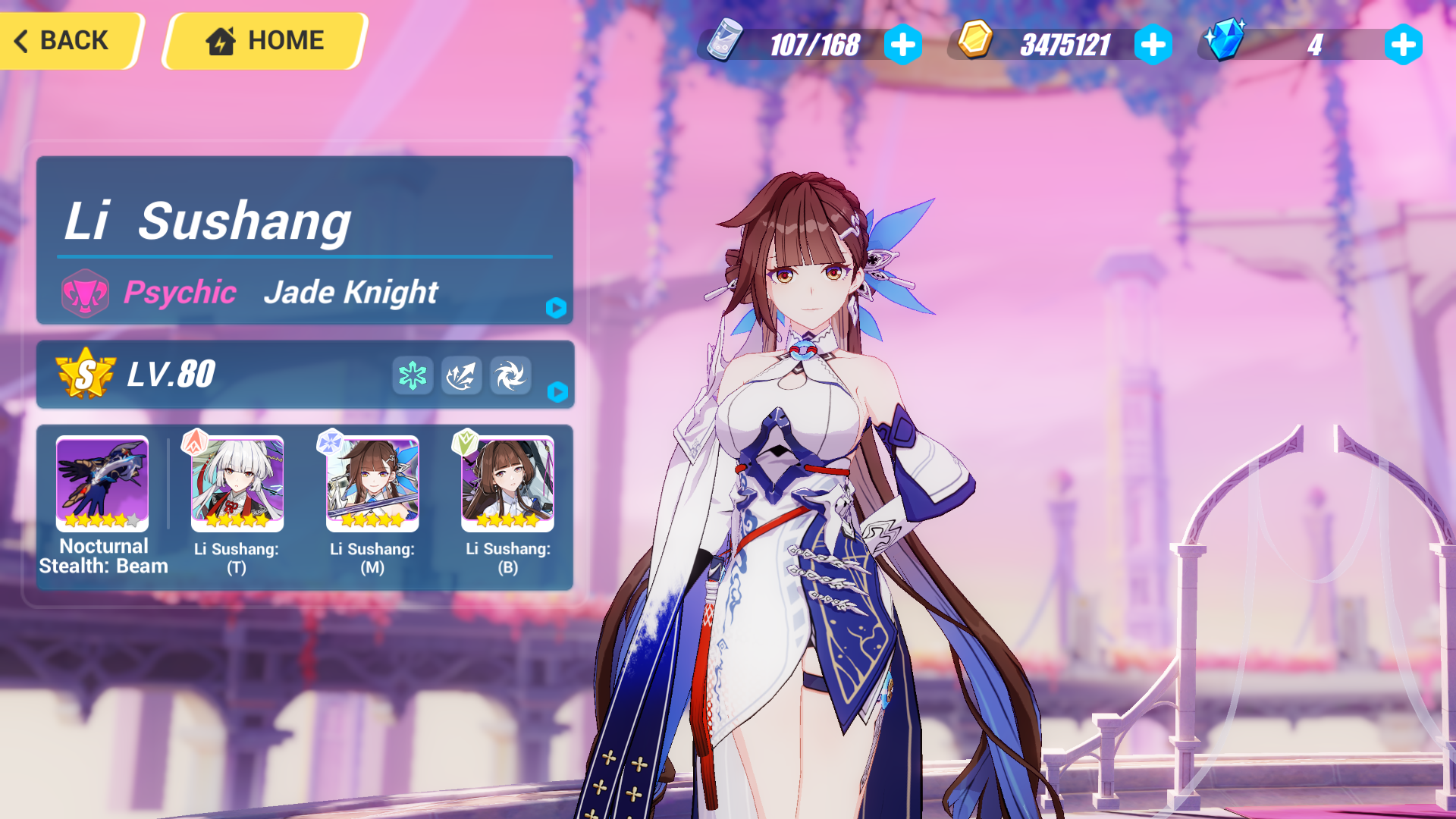Screen dimensions: 1456x819
Task: Click the stamina drink icon
Action: click(x=724, y=45)
